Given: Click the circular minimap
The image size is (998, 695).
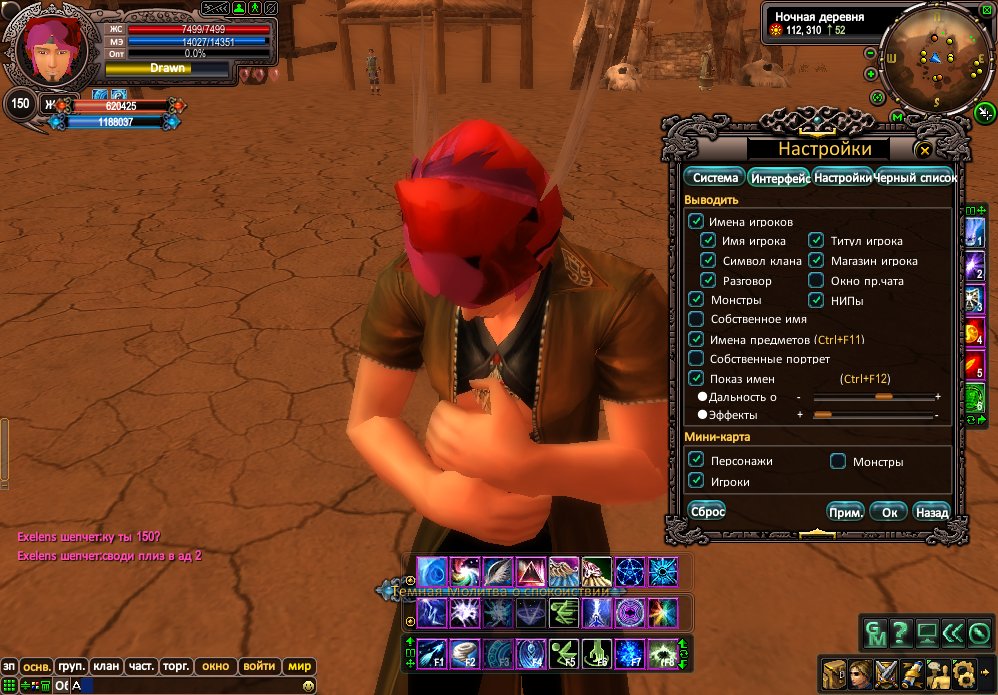Looking at the screenshot, I should [932, 59].
